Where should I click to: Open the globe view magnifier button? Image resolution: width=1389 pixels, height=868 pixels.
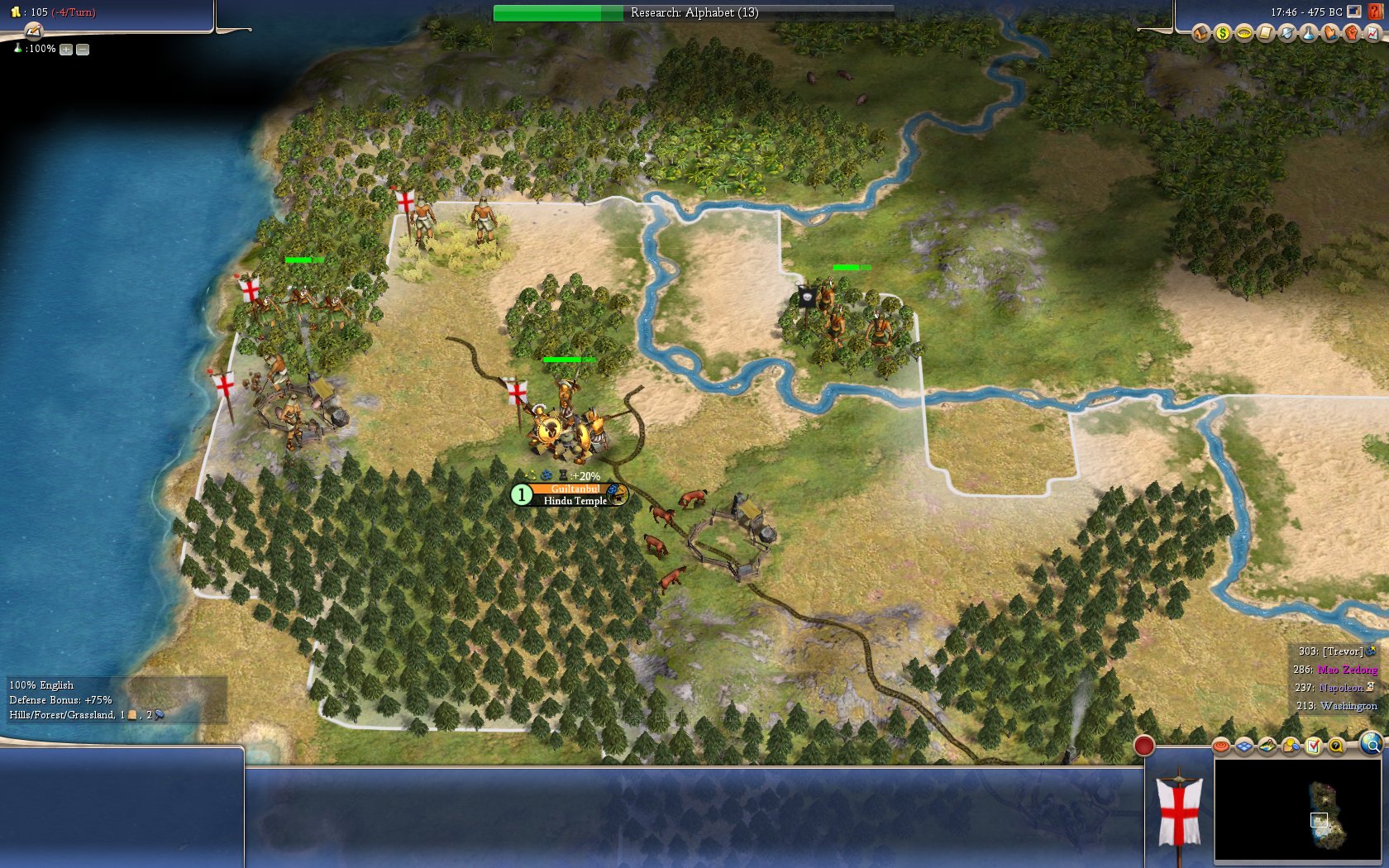[x=1371, y=746]
